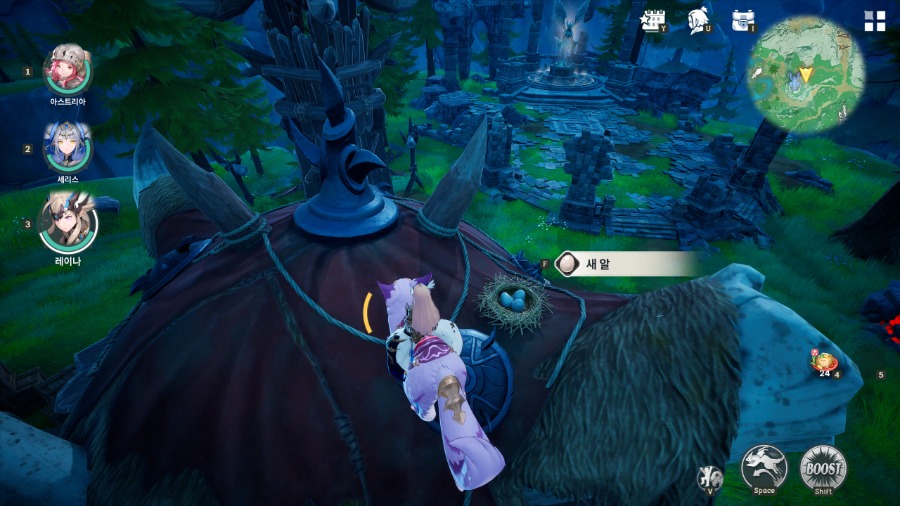Pick up the 새 알 interaction prompt

[x=625, y=264]
